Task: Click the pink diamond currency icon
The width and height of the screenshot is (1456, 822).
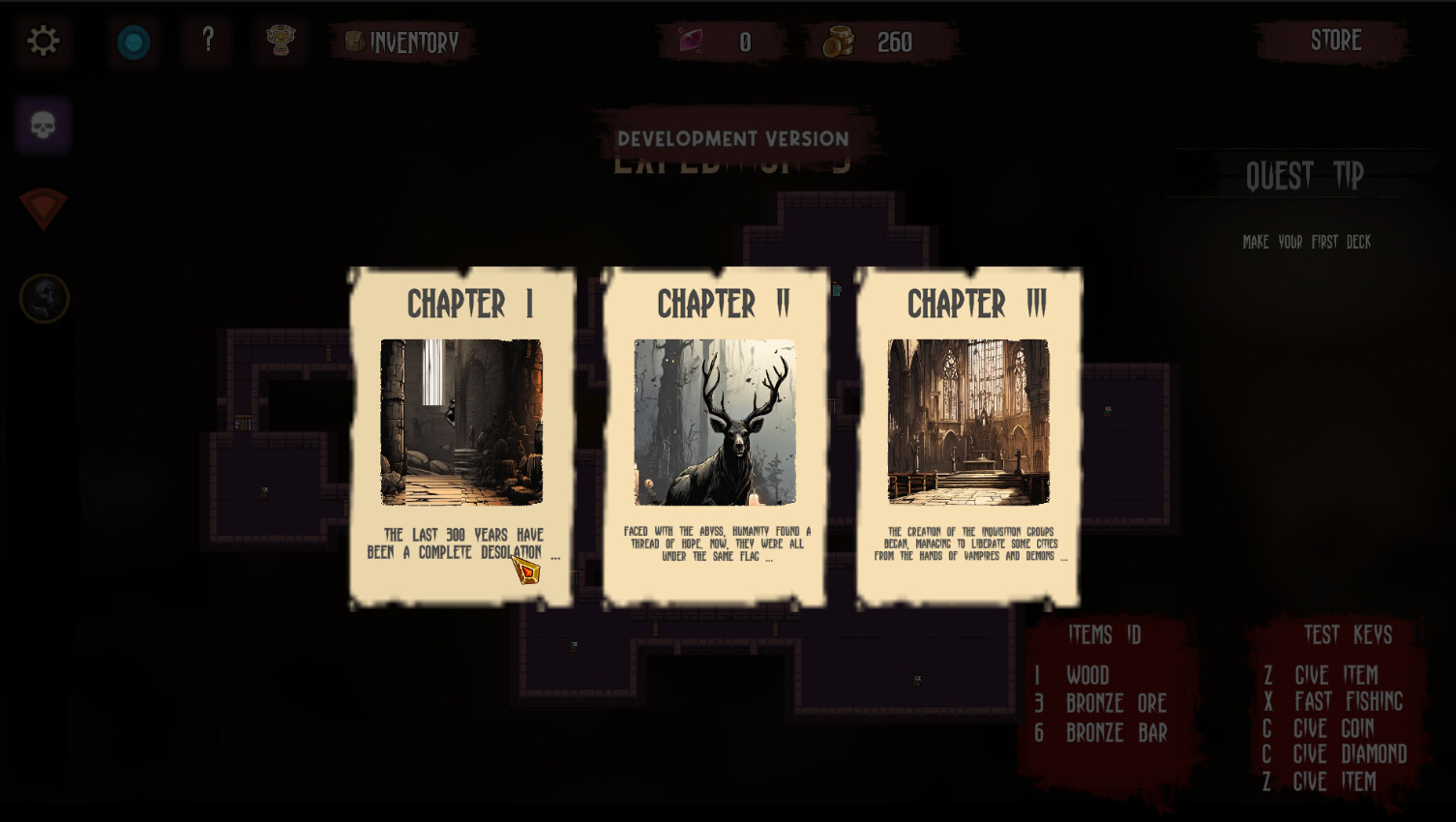Action: 689,41
